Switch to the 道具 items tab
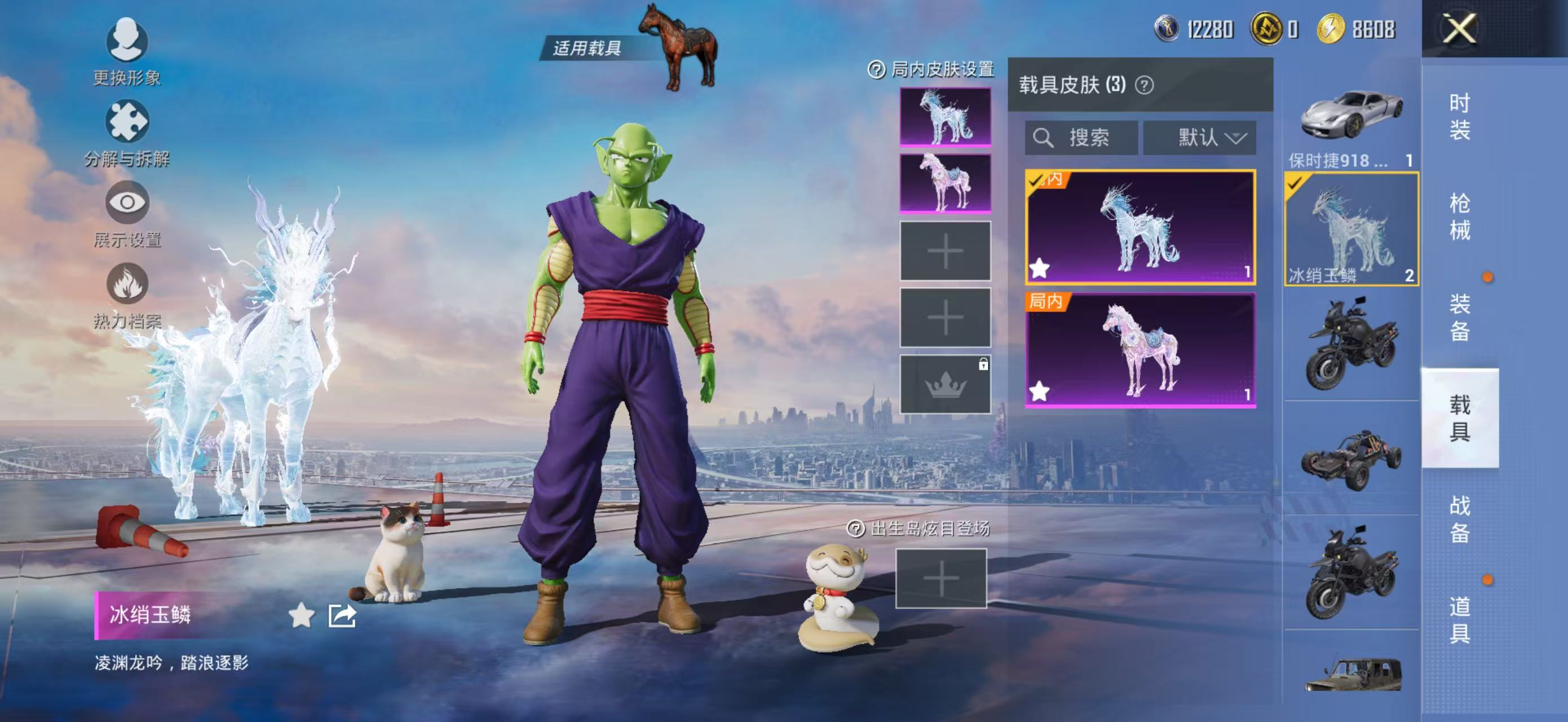 (x=1459, y=619)
